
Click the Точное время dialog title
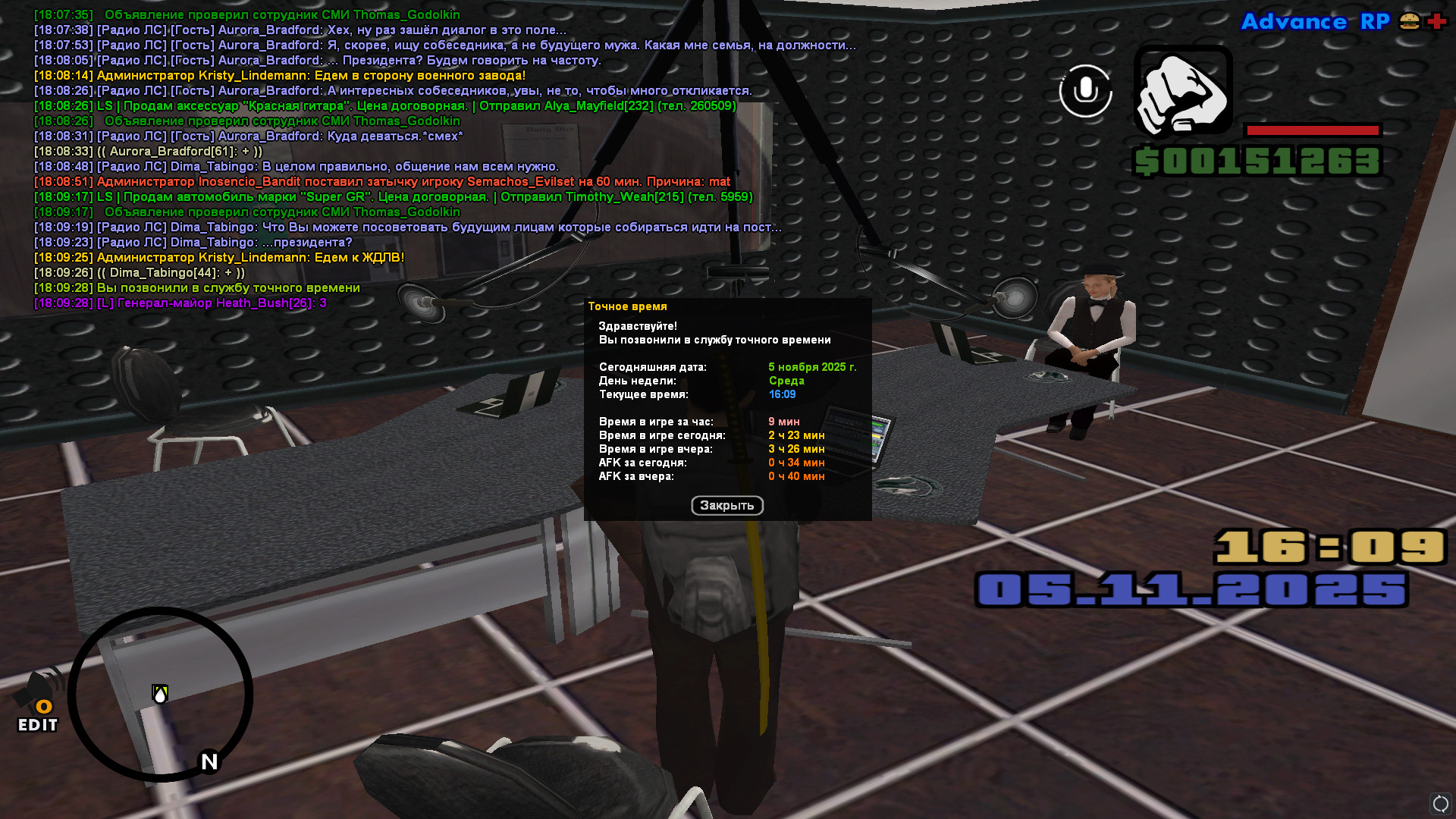(628, 306)
